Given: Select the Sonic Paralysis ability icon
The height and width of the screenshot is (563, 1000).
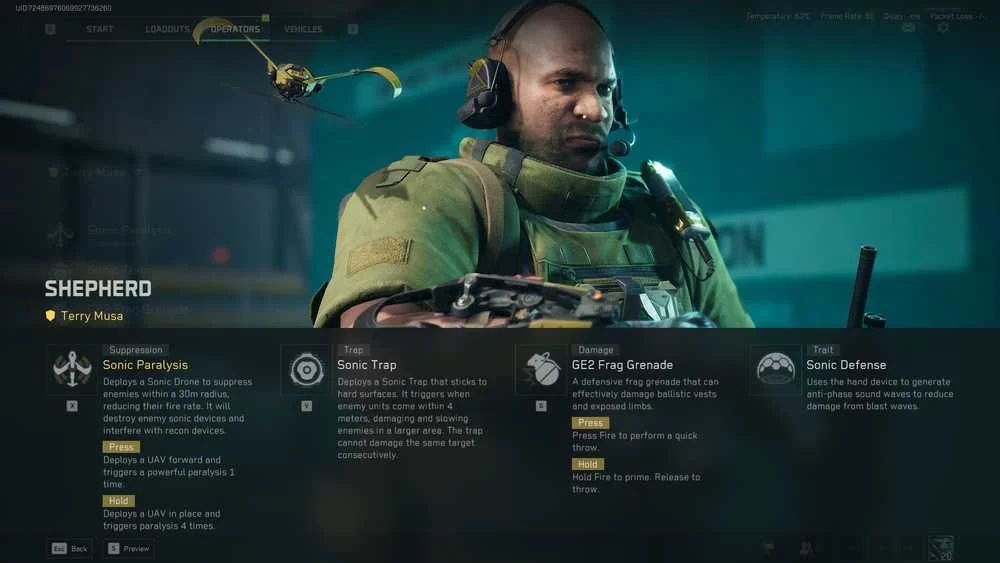Looking at the screenshot, I should (x=72, y=370).
